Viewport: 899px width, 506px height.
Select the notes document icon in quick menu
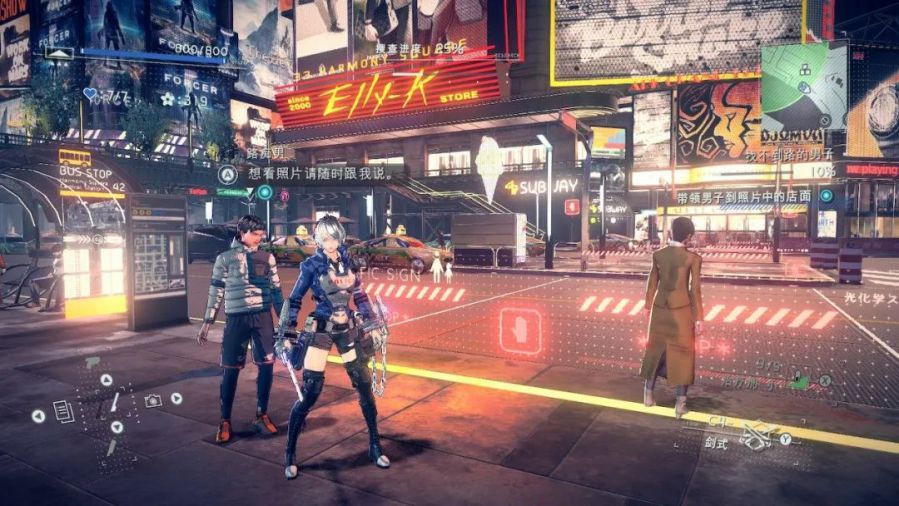63,410
